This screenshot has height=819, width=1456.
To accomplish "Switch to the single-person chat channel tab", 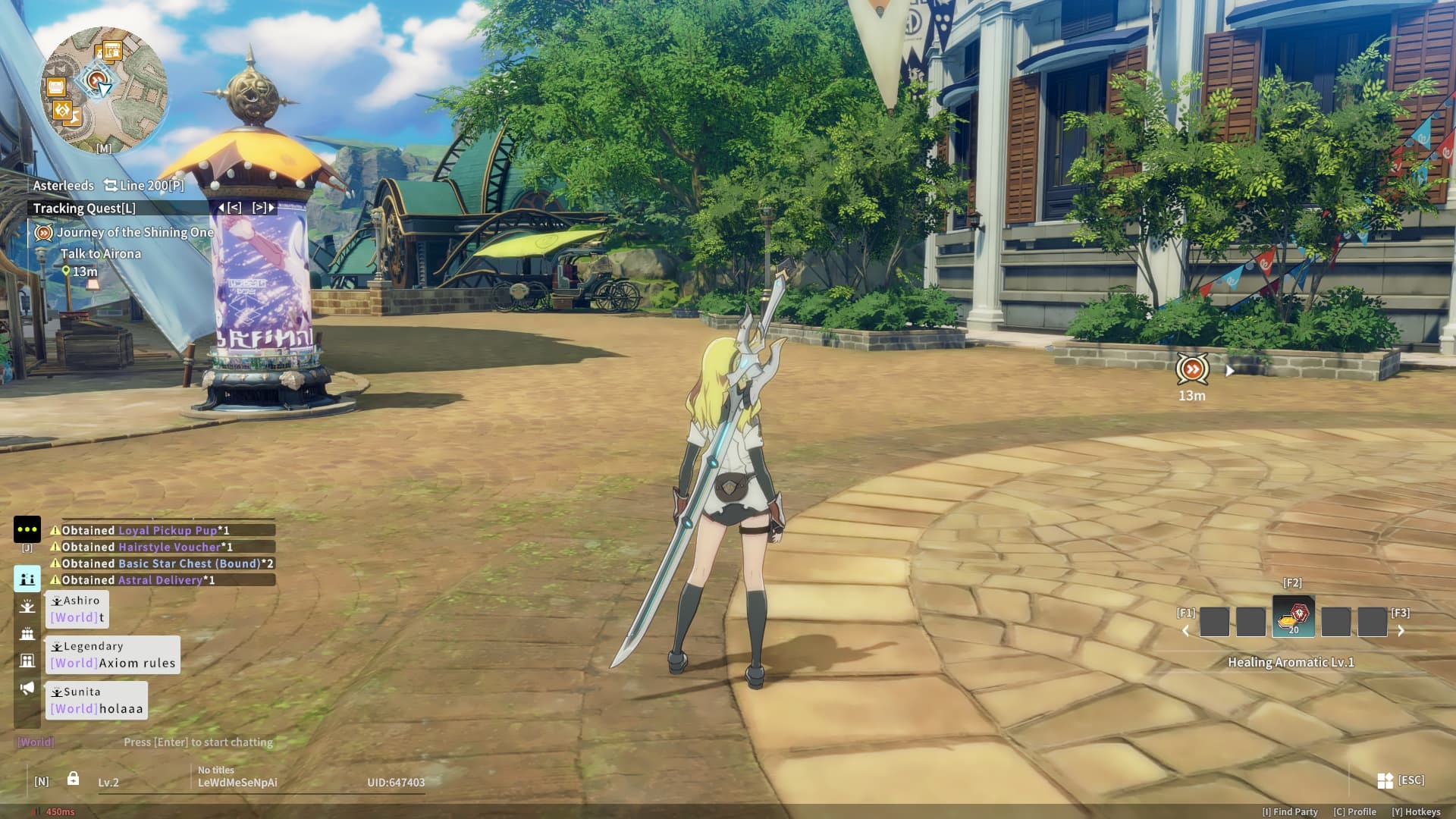I will 27,606.
